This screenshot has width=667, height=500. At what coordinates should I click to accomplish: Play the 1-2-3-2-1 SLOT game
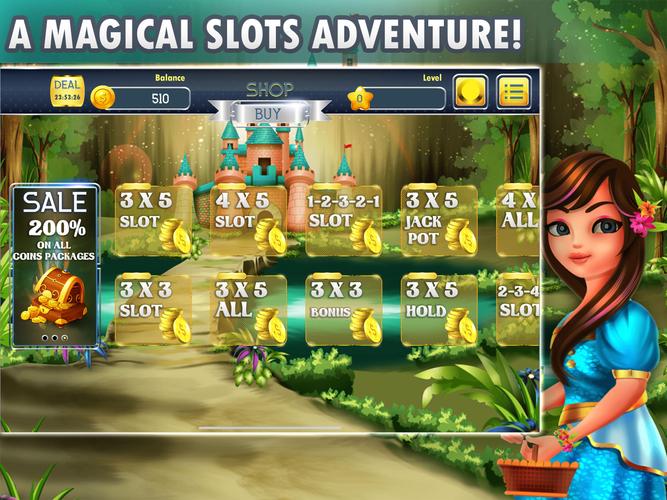(343, 218)
